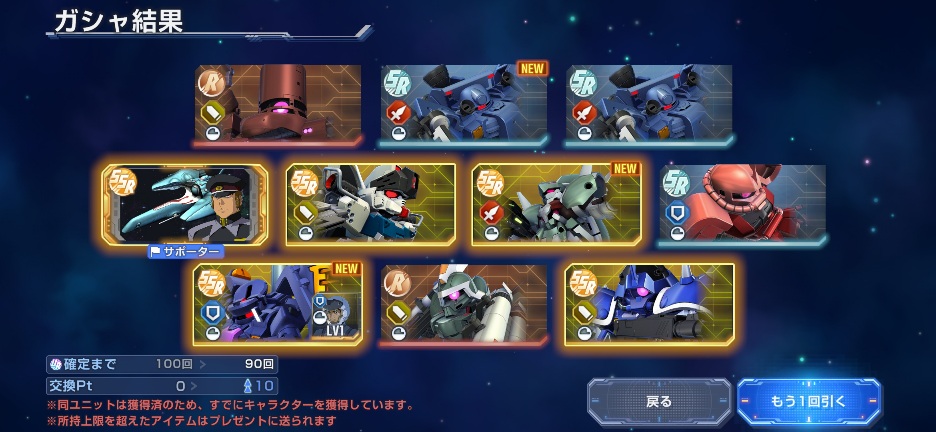Select the SSR green mobile suit marked NEW
This screenshot has width=936, height=432.
pyautogui.click(x=556, y=204)
